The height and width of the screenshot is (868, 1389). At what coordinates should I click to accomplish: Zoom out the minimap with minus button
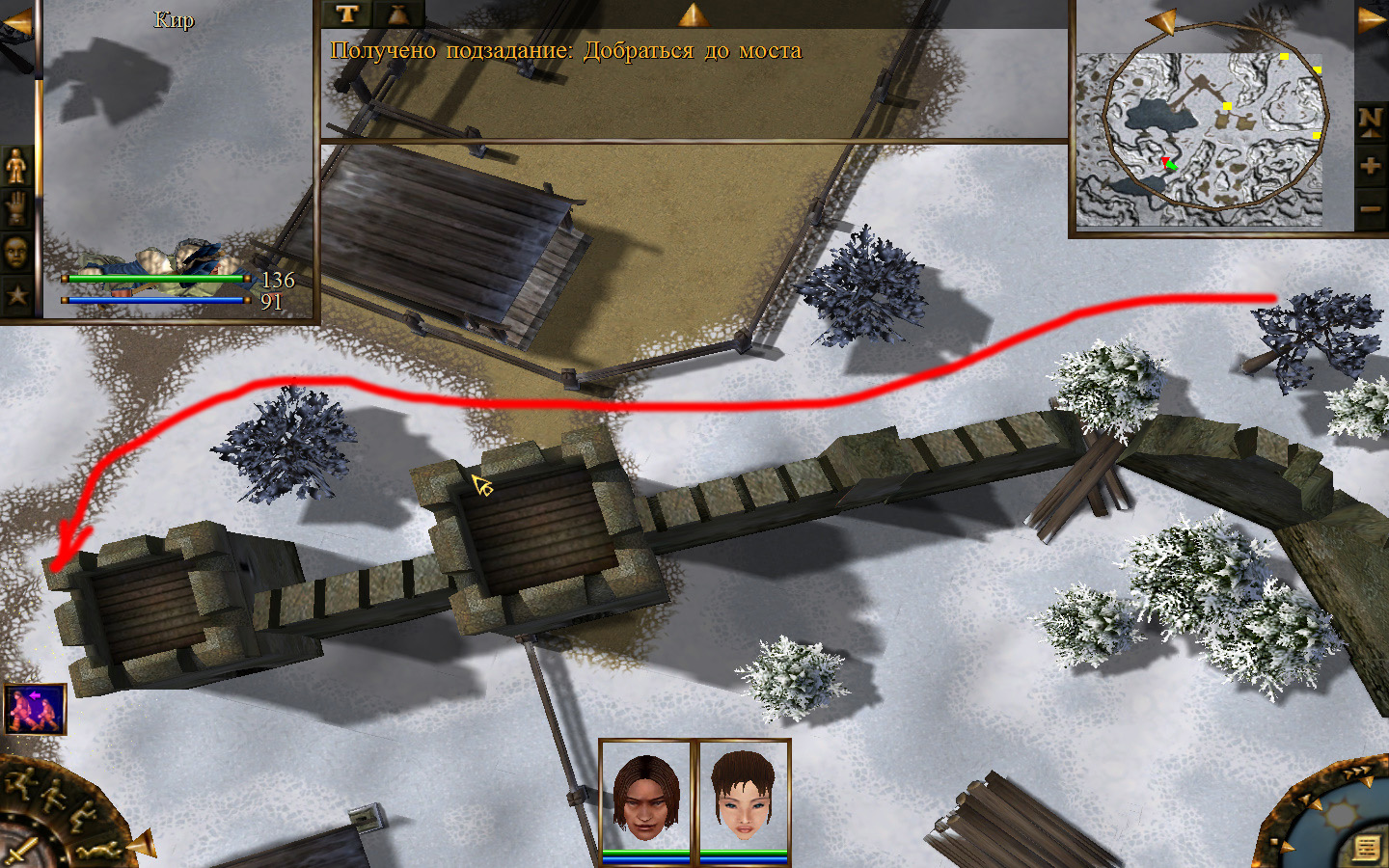[1371, 207]
